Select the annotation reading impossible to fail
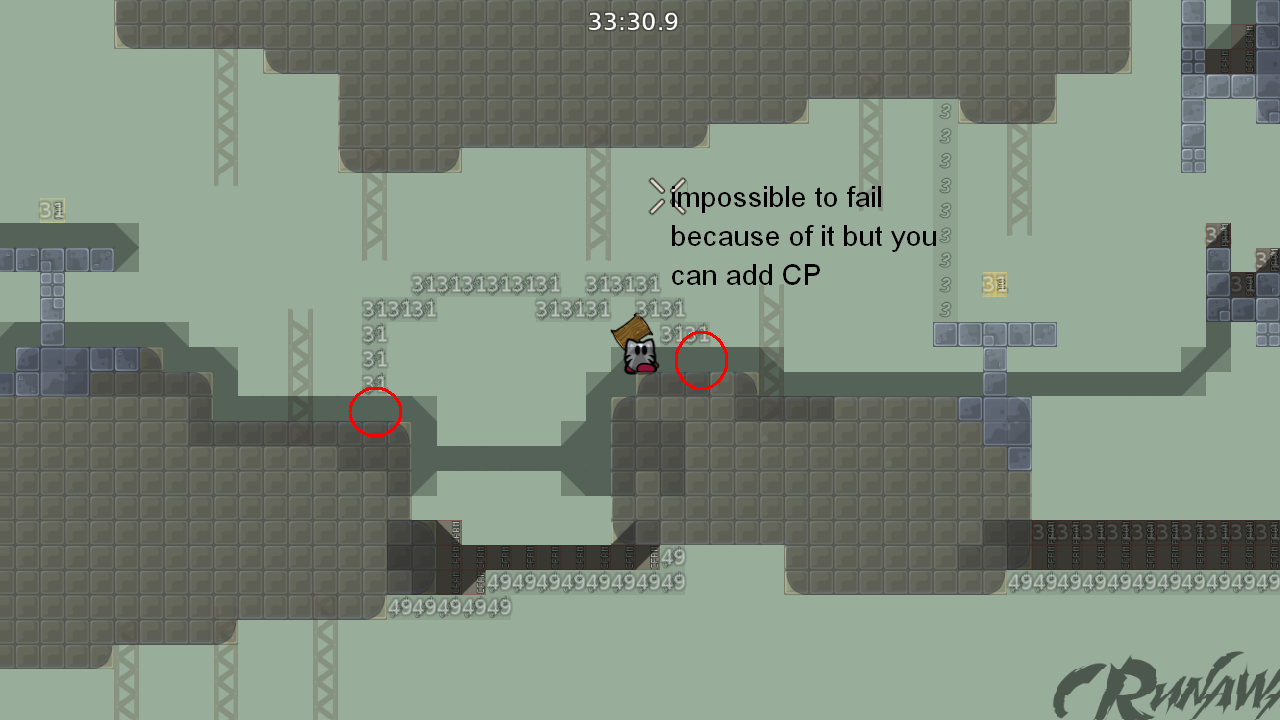 pyautogui.click(x=777, y=197)
